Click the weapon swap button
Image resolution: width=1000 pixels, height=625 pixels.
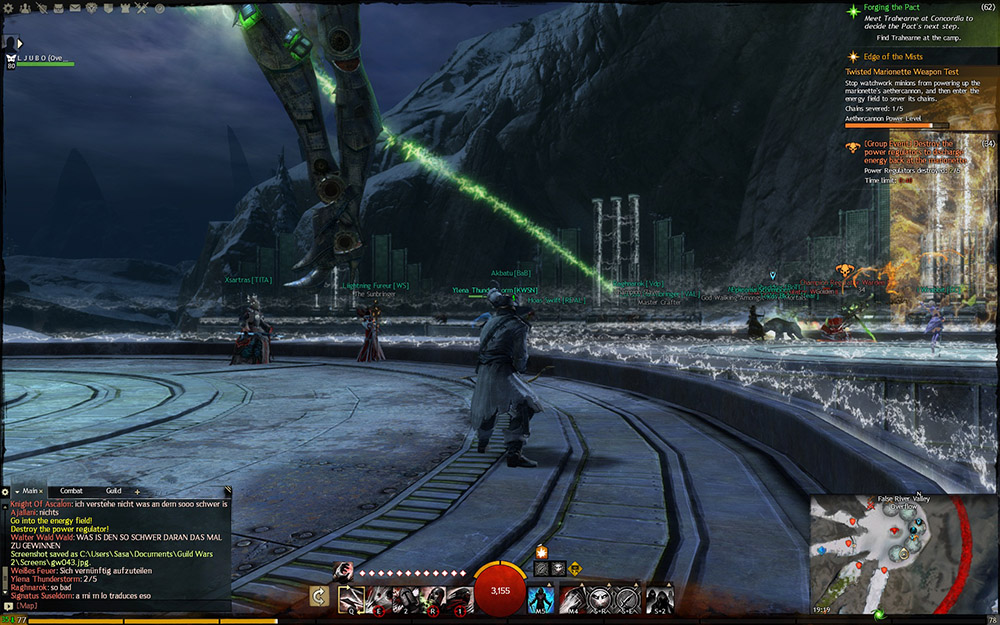(320, 598)
